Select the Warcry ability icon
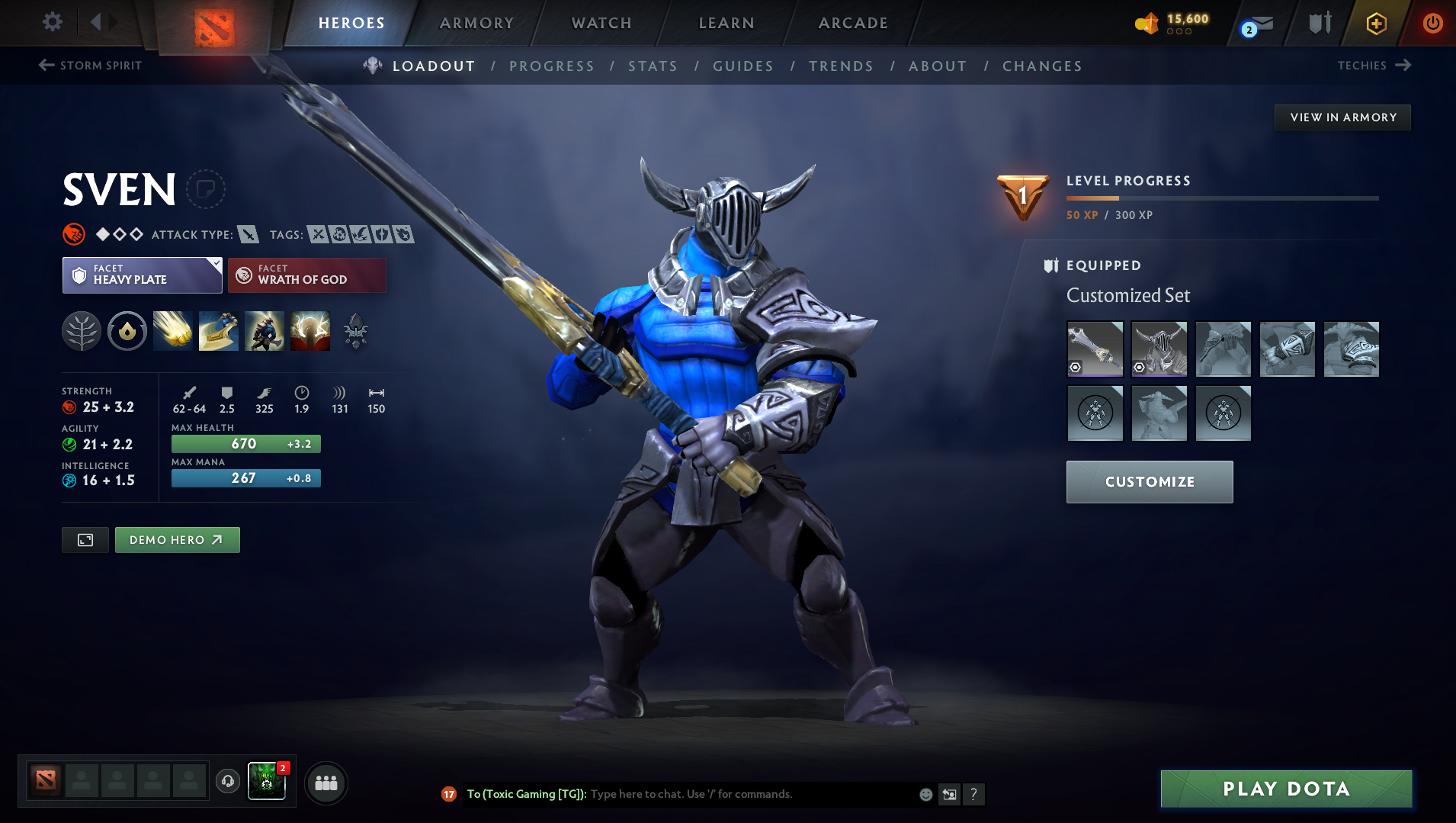The height and width of the screenshot is (823, 1456). (x=265, y=331)
